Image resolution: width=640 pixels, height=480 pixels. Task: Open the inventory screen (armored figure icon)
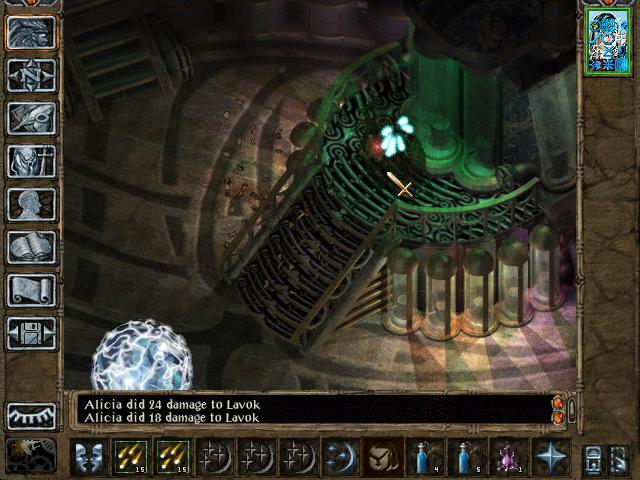(x=31, y=161)
